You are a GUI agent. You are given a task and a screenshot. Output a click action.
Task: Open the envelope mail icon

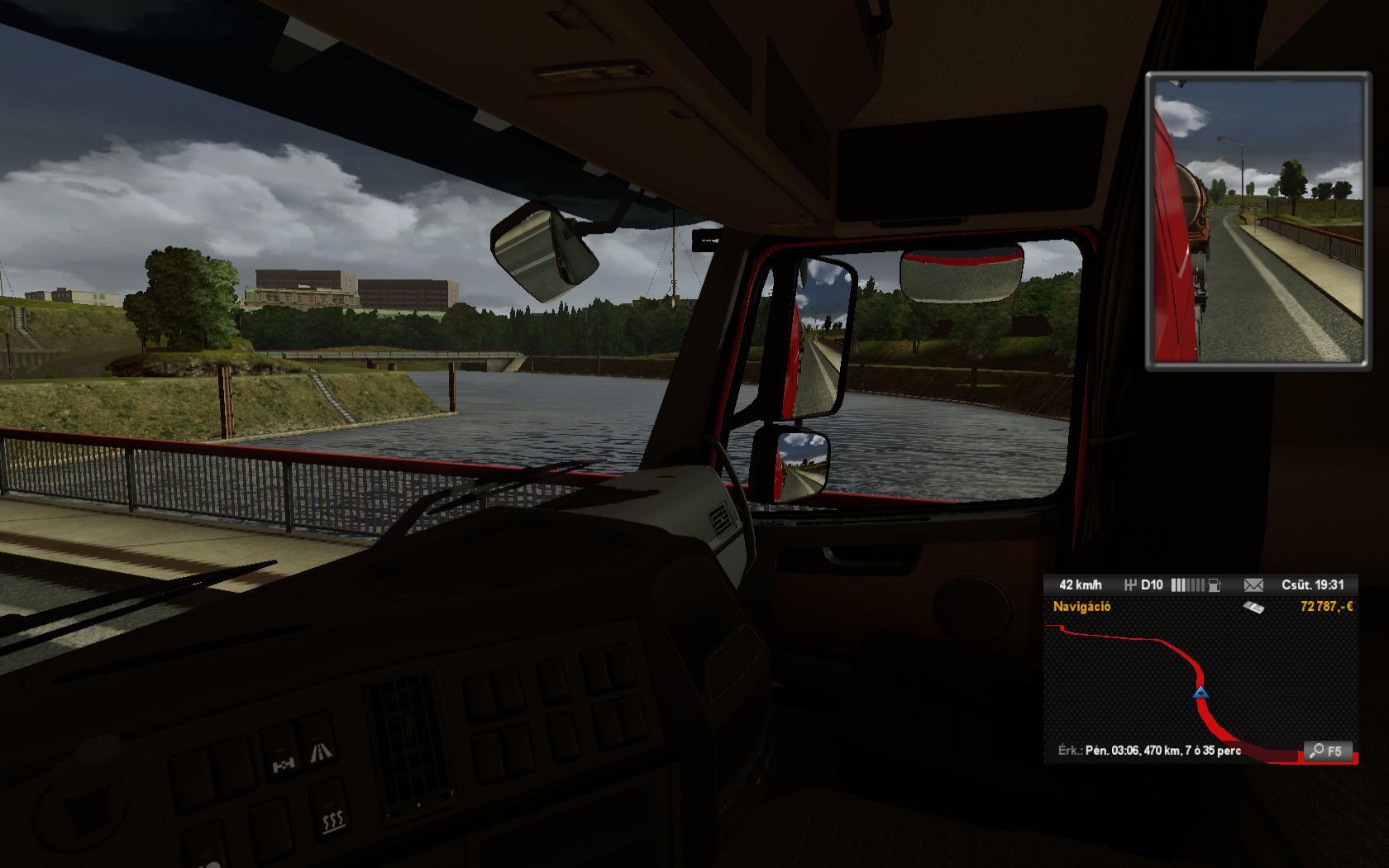coord(1253,585)
